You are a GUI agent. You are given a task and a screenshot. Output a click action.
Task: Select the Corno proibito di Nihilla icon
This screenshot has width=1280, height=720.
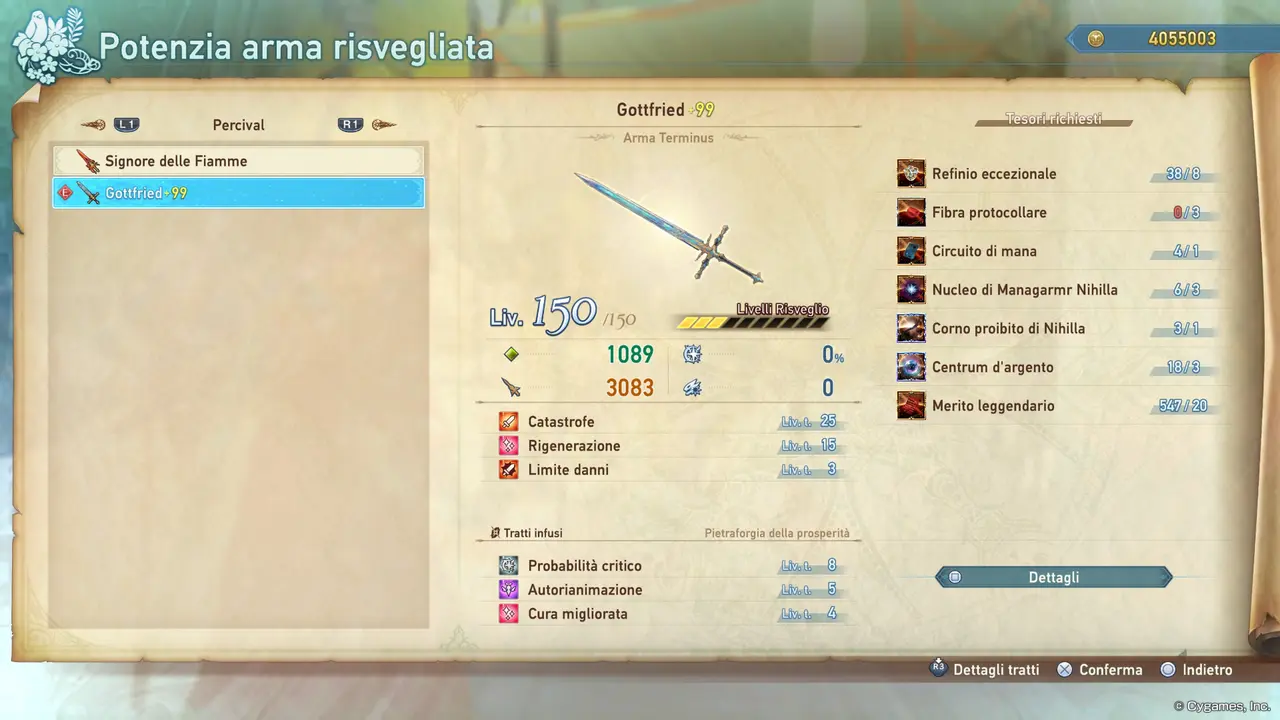(910, 328)
